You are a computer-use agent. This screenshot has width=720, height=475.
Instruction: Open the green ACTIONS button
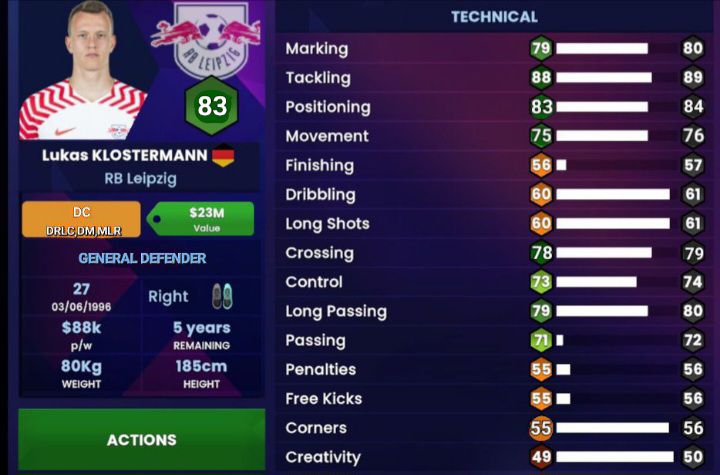click(141, 439)
